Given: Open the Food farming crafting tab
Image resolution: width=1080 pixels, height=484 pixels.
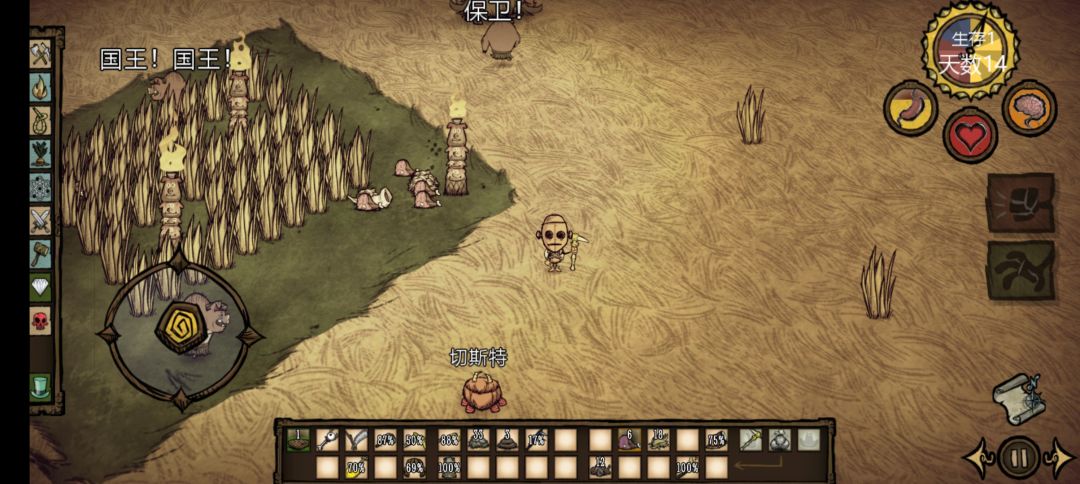Looking at the screenshot, I should click(40, 153).
